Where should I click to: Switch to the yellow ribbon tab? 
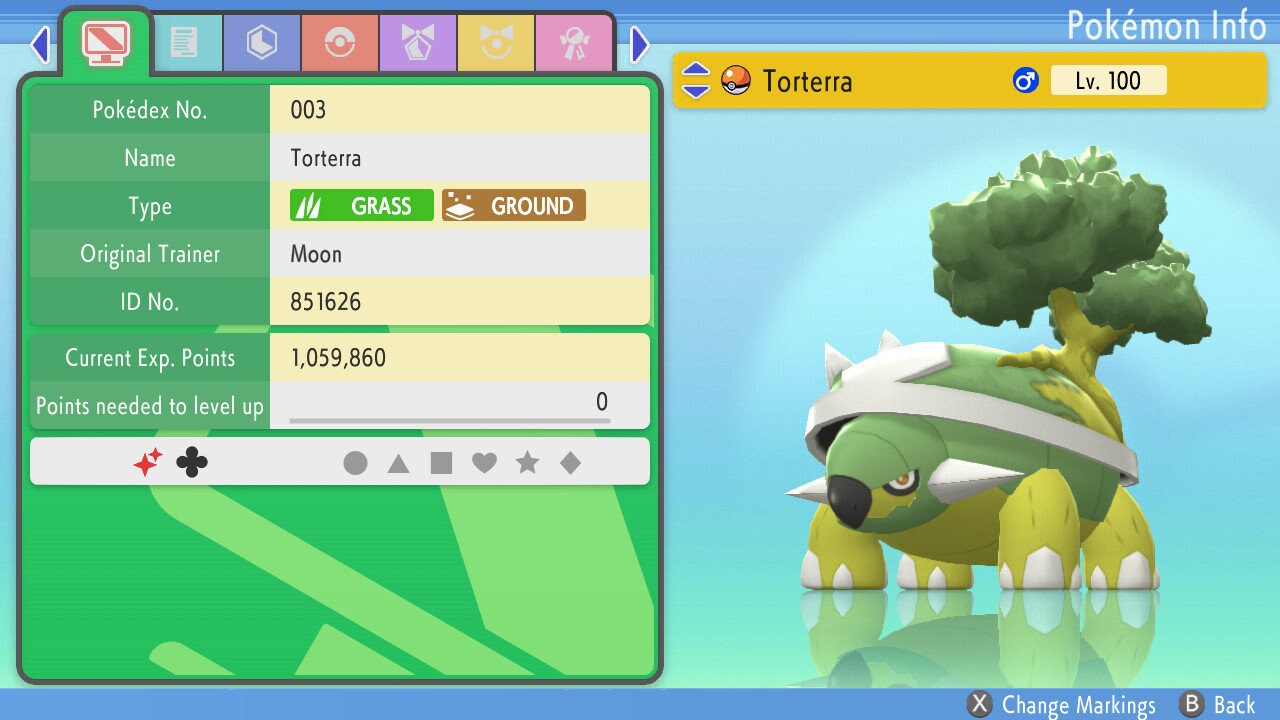tap(495, 43)
